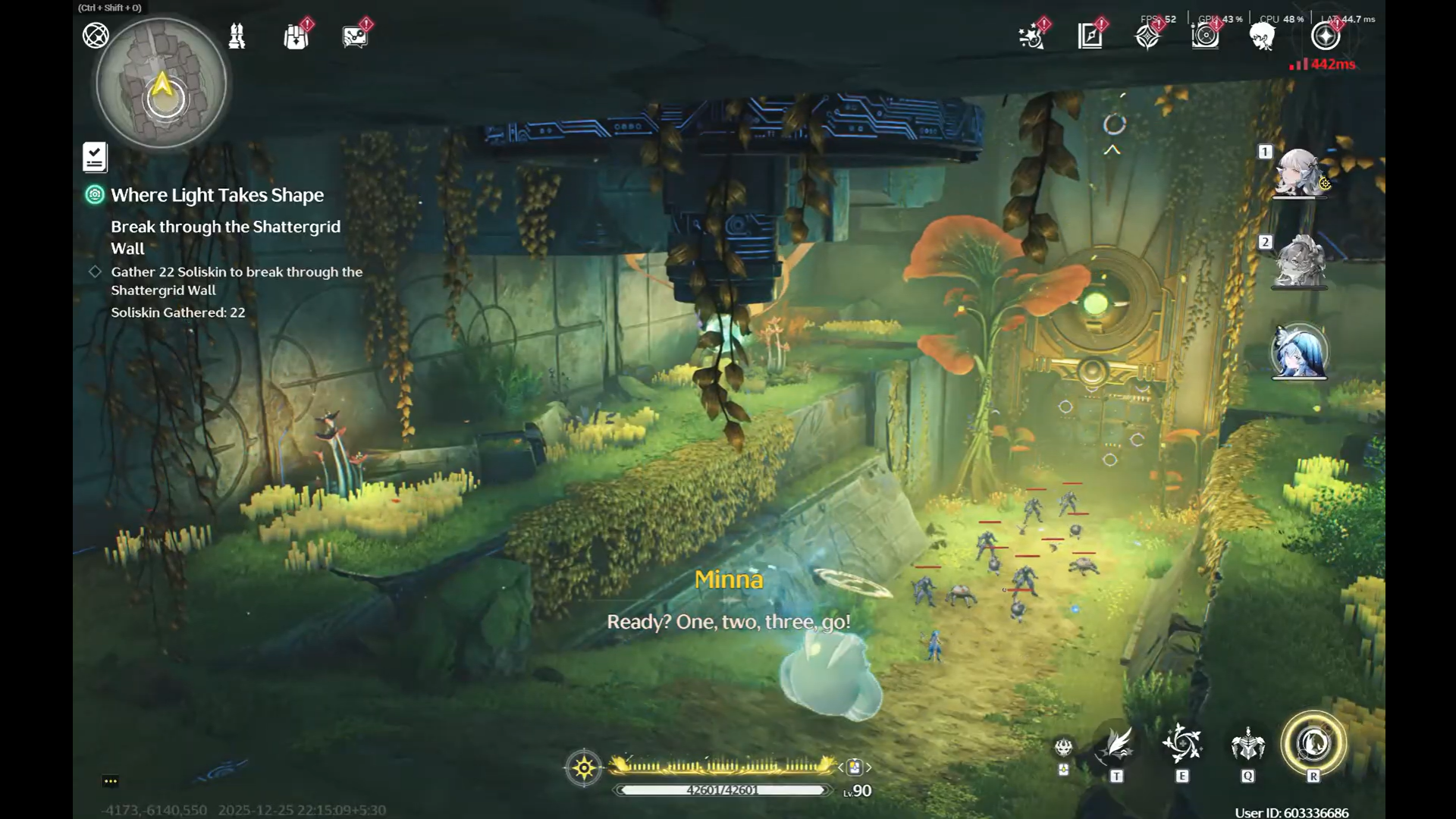Open the backpack inventory

(x=296, y=36)
